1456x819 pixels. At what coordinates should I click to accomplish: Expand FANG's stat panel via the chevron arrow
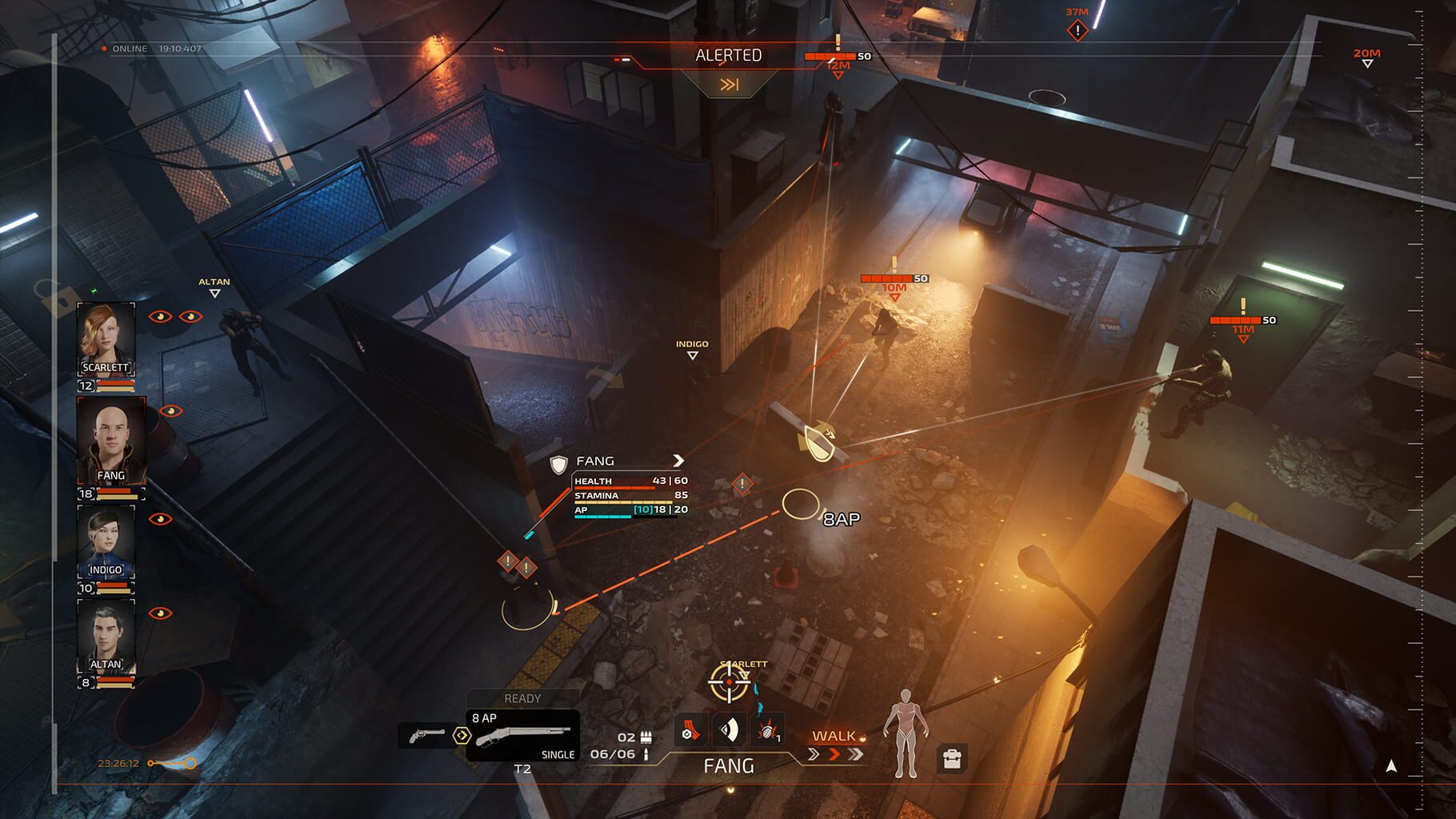679,461
